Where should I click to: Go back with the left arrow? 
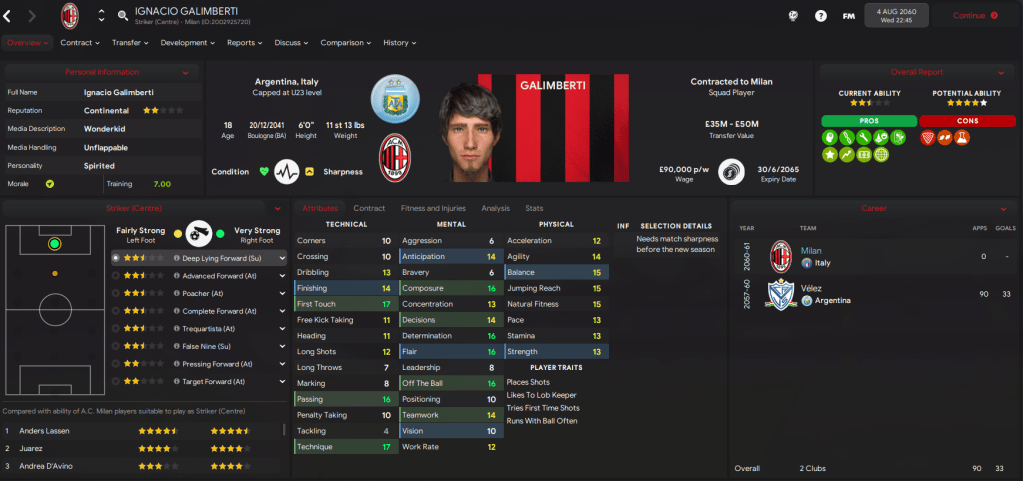click(x=8, y=15)
